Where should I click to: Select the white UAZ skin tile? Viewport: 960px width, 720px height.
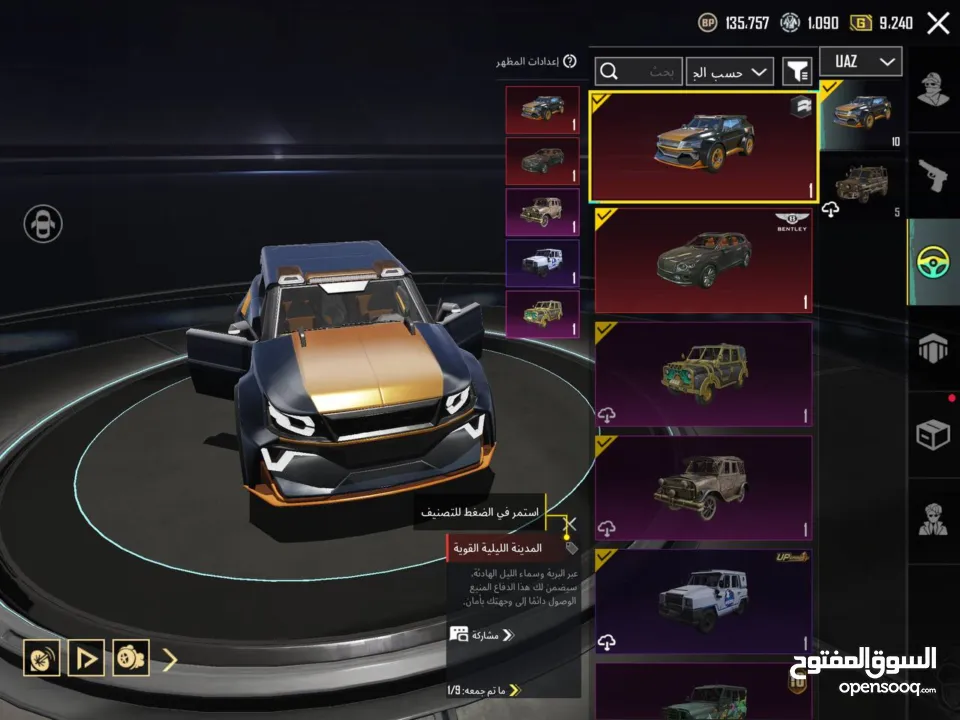click(x=703, y=602)
